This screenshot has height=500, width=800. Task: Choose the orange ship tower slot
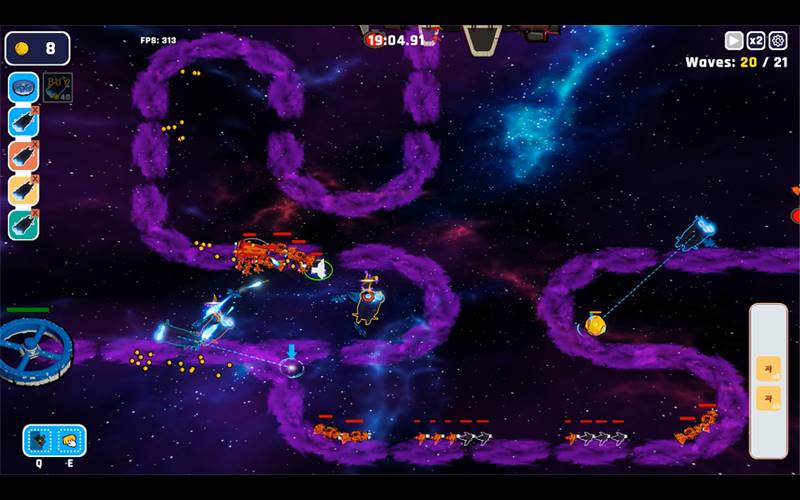click(x=23, y=155)
